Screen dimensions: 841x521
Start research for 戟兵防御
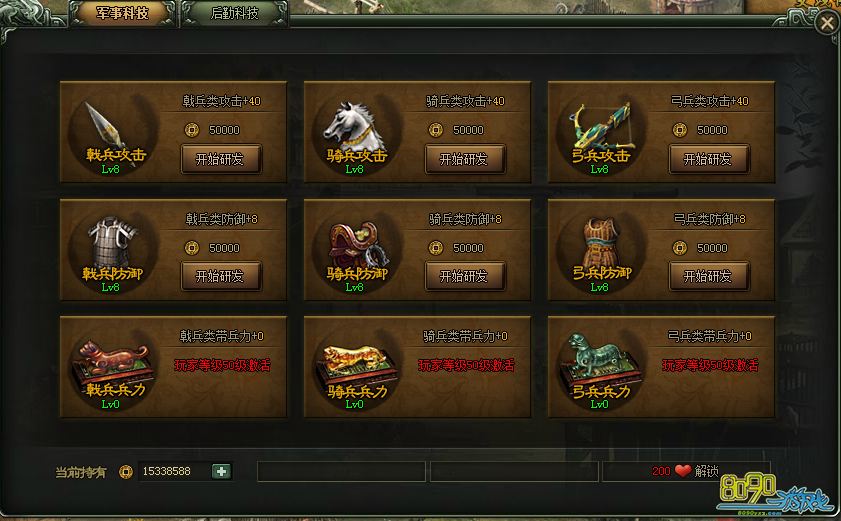click(x=220, y=276)
